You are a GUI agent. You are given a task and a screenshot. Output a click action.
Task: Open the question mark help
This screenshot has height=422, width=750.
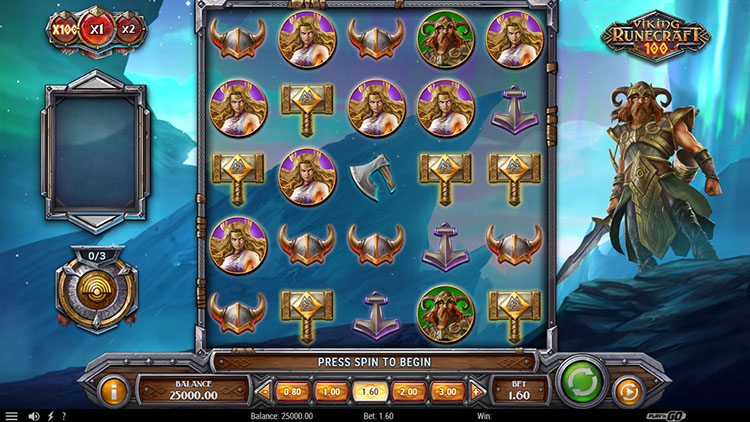[64, 416]
